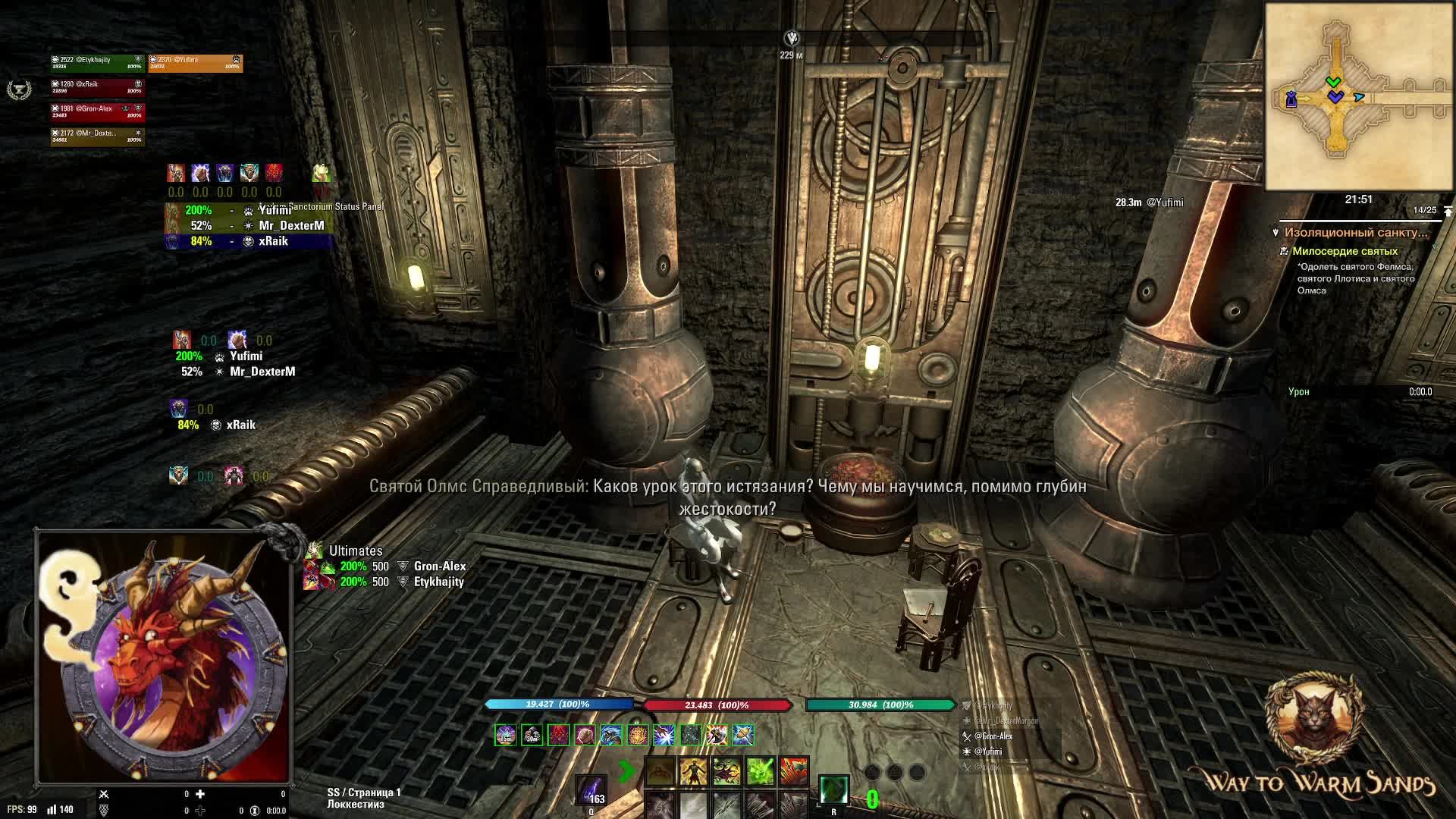Viewport: 1456px width, 819px height.
Task: Select the Gron-Alex row in Ultimates list
Action: click(439, 566)
